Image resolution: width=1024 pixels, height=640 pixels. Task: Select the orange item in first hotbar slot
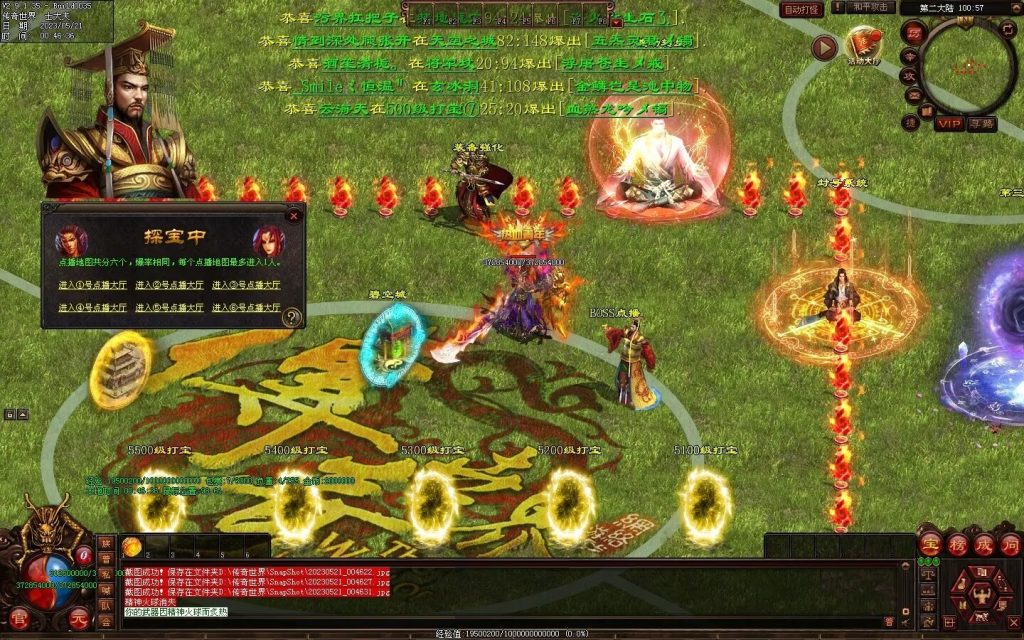(132, 546)
